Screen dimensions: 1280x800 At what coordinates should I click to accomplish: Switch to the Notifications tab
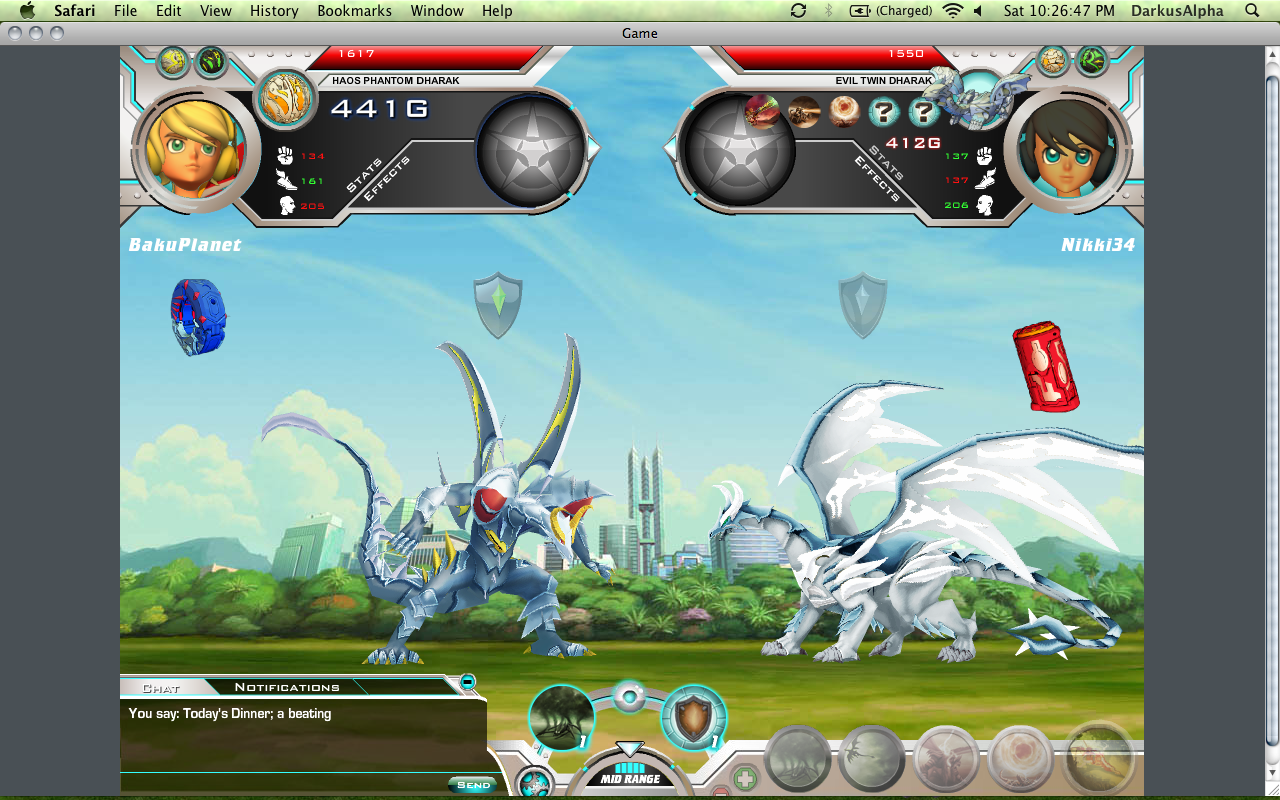287,687
